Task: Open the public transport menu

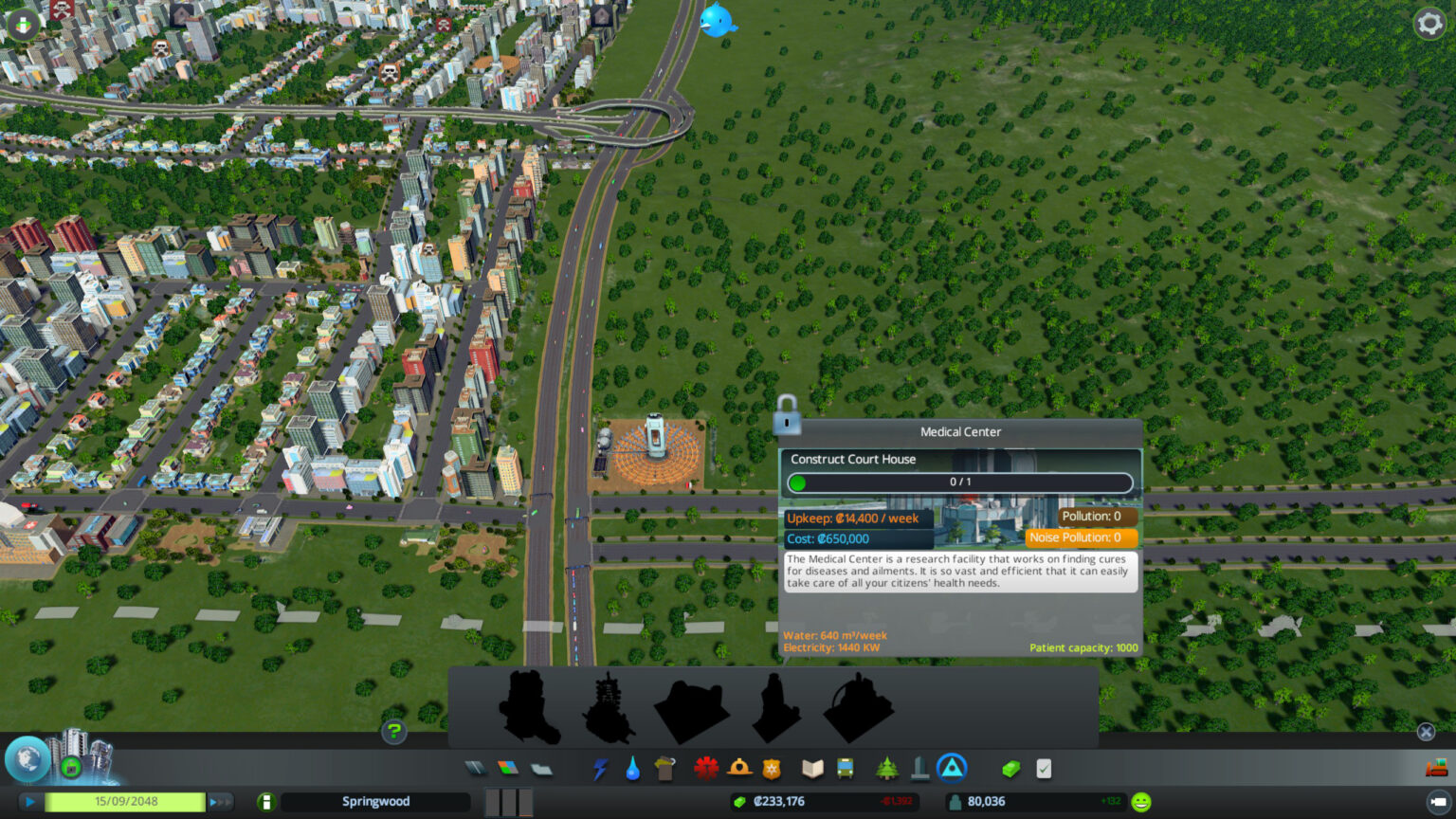Action: [843, 768]
